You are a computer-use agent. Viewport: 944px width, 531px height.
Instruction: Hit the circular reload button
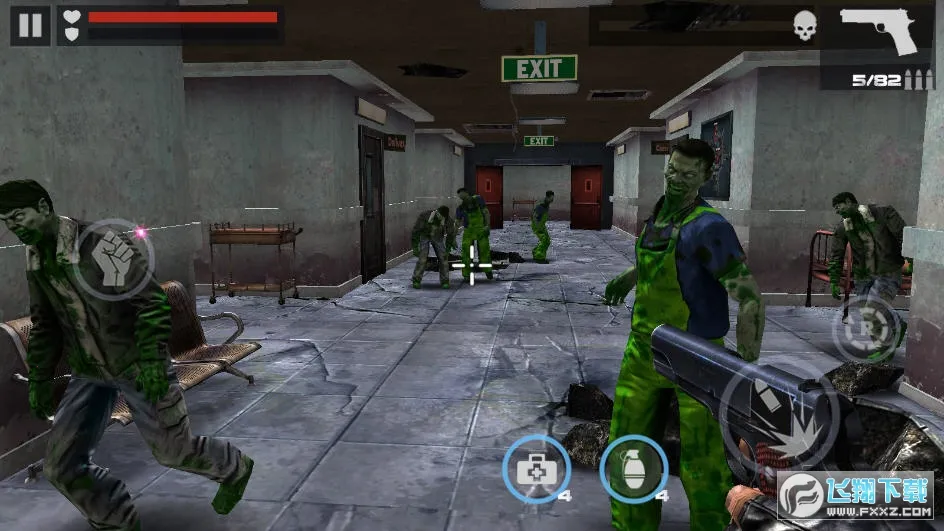[866, 328]
